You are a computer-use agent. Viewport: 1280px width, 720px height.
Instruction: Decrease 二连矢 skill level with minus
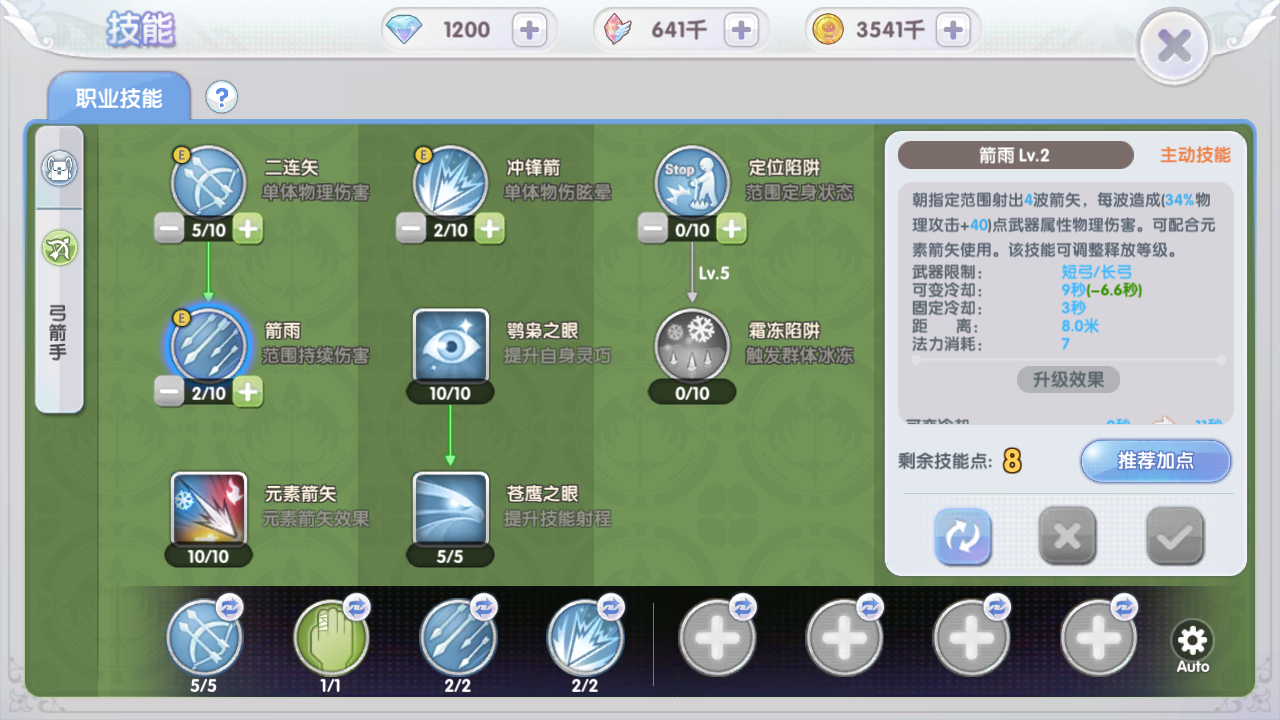pos(170,229)
